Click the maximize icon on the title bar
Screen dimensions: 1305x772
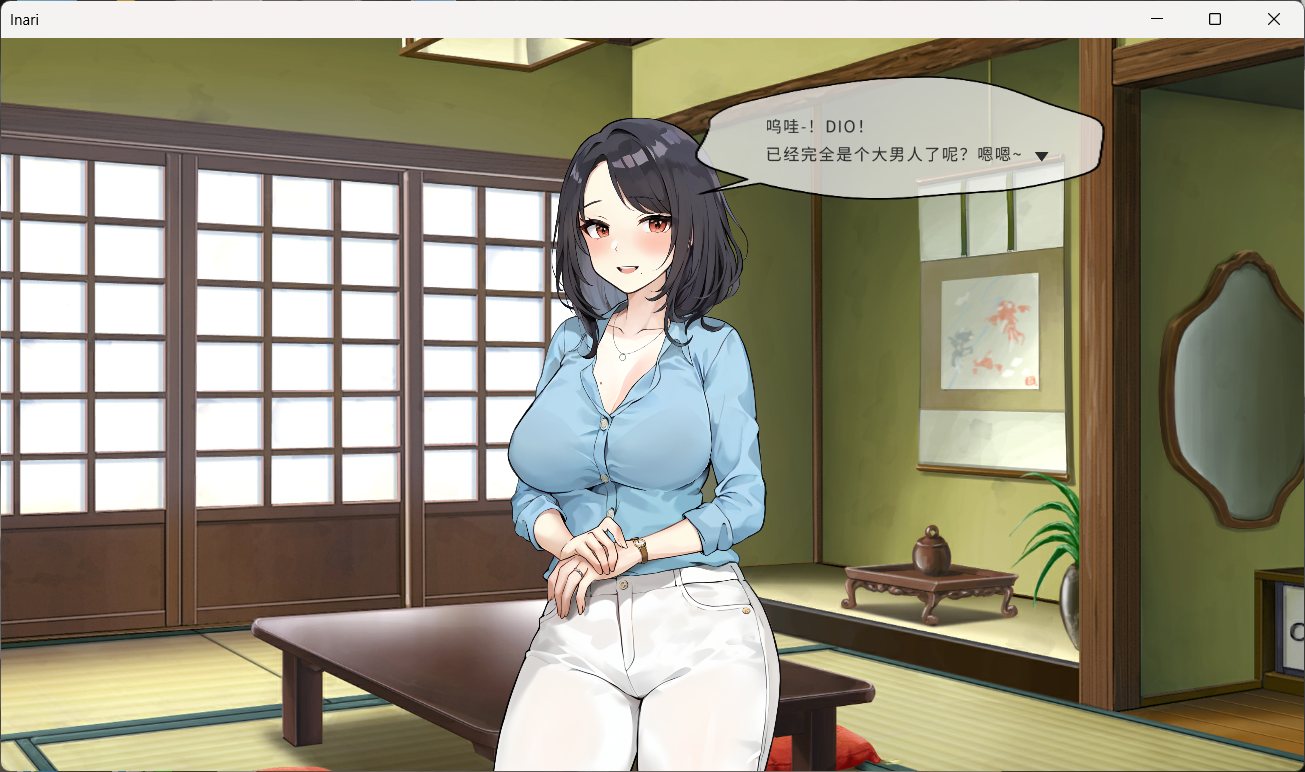1215,19
